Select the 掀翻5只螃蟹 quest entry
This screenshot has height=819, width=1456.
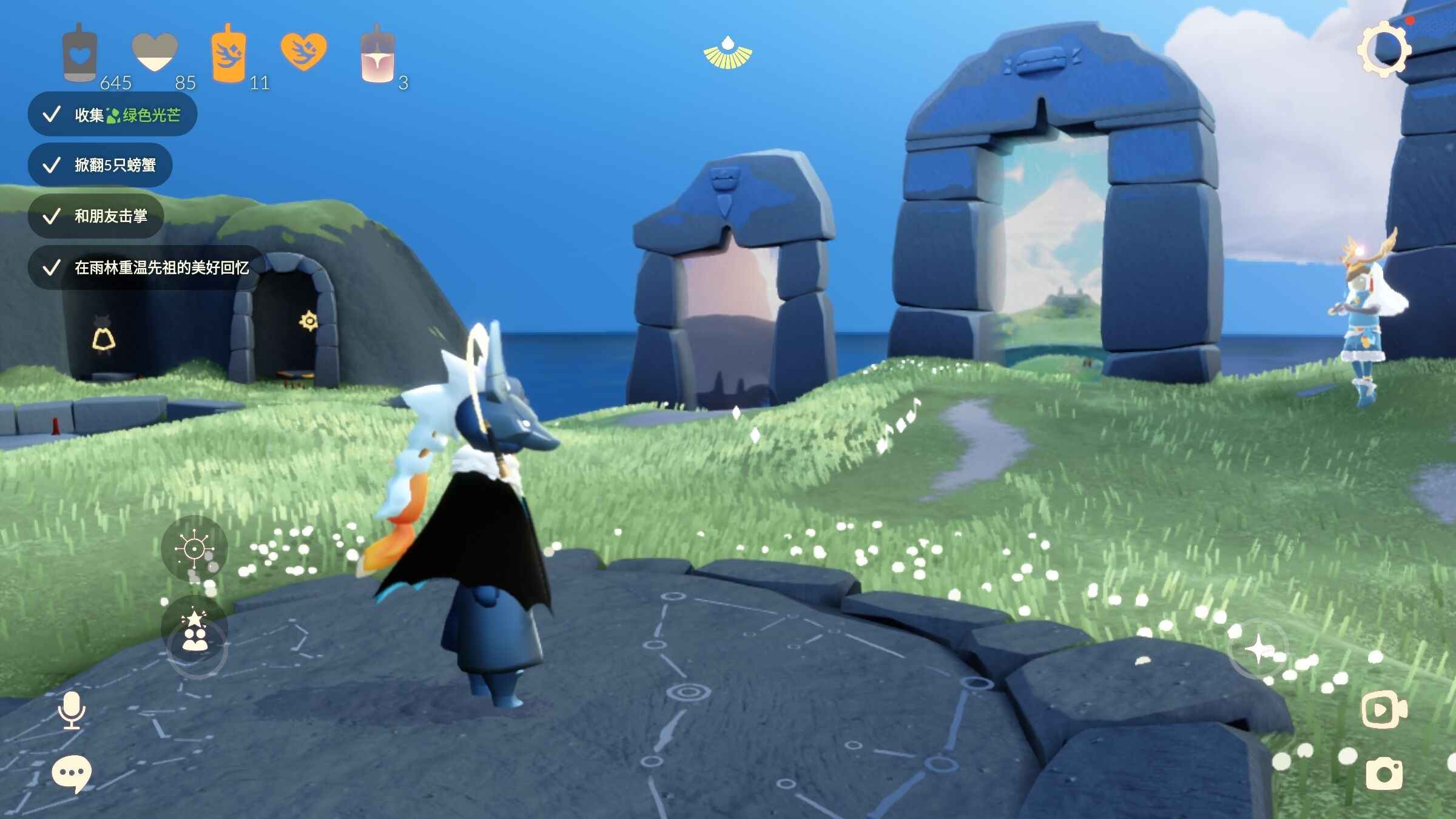(x=101, y=165)
